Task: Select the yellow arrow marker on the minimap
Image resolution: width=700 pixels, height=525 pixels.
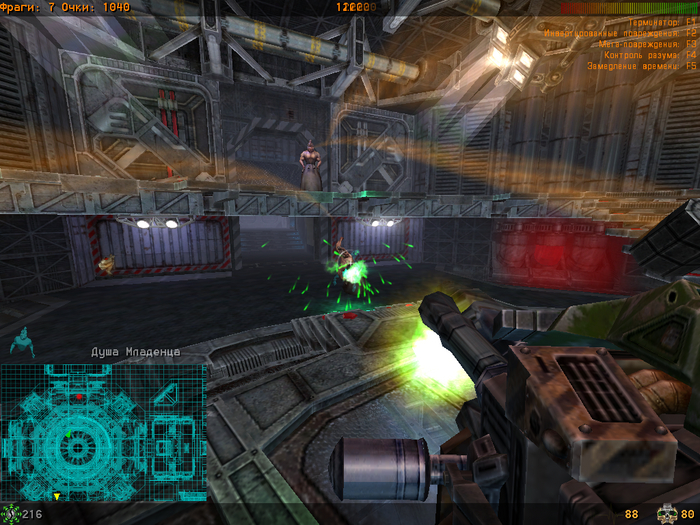Action: [57, 496]
